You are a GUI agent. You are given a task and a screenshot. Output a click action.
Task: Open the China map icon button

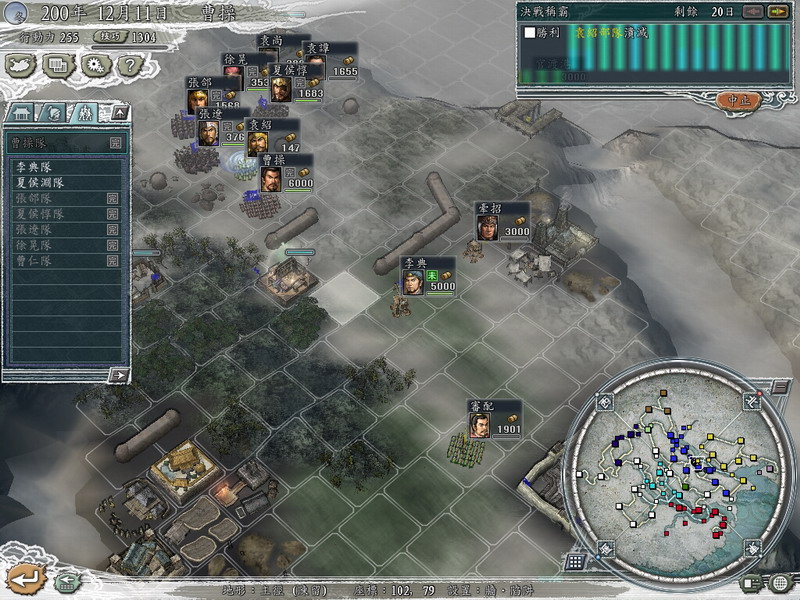click(x=21, y=65)
